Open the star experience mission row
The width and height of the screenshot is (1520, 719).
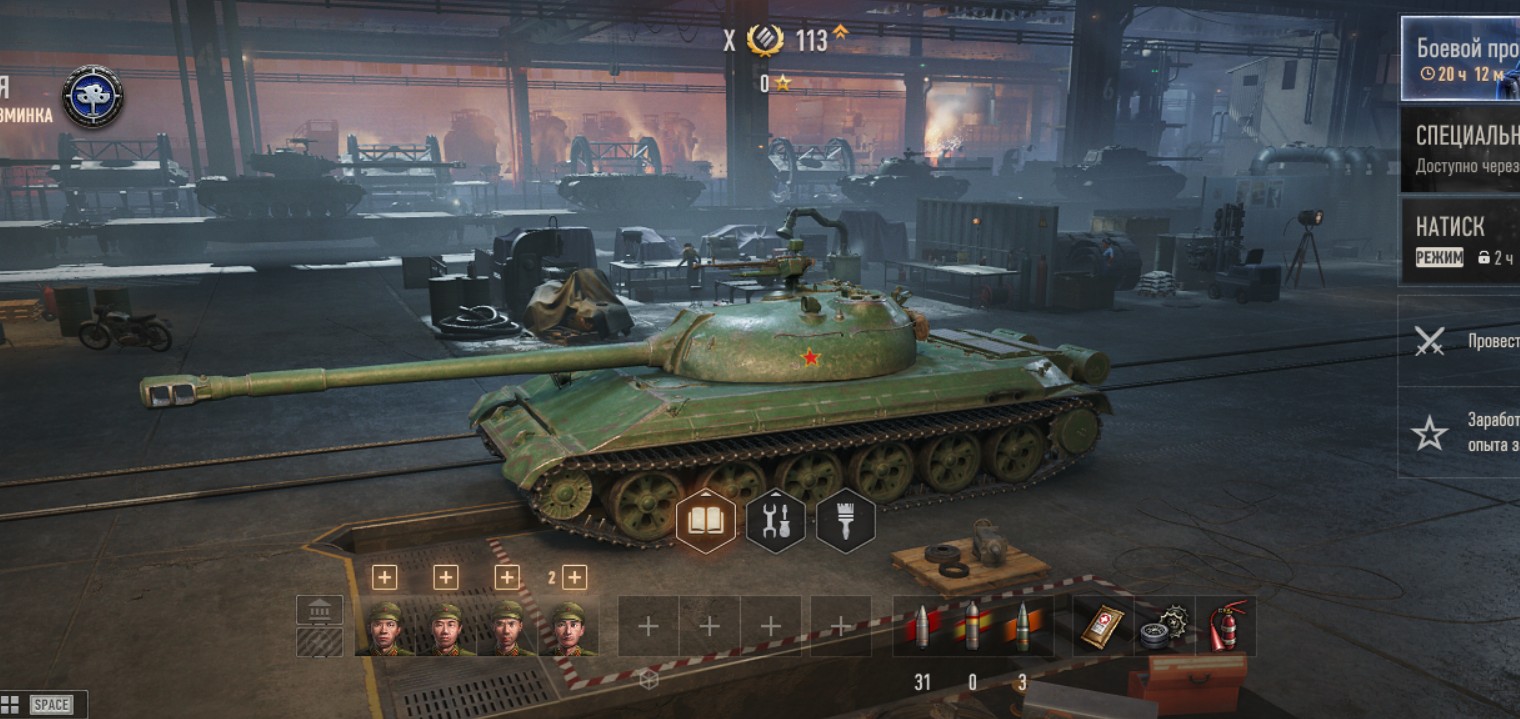pos(1458,432)
